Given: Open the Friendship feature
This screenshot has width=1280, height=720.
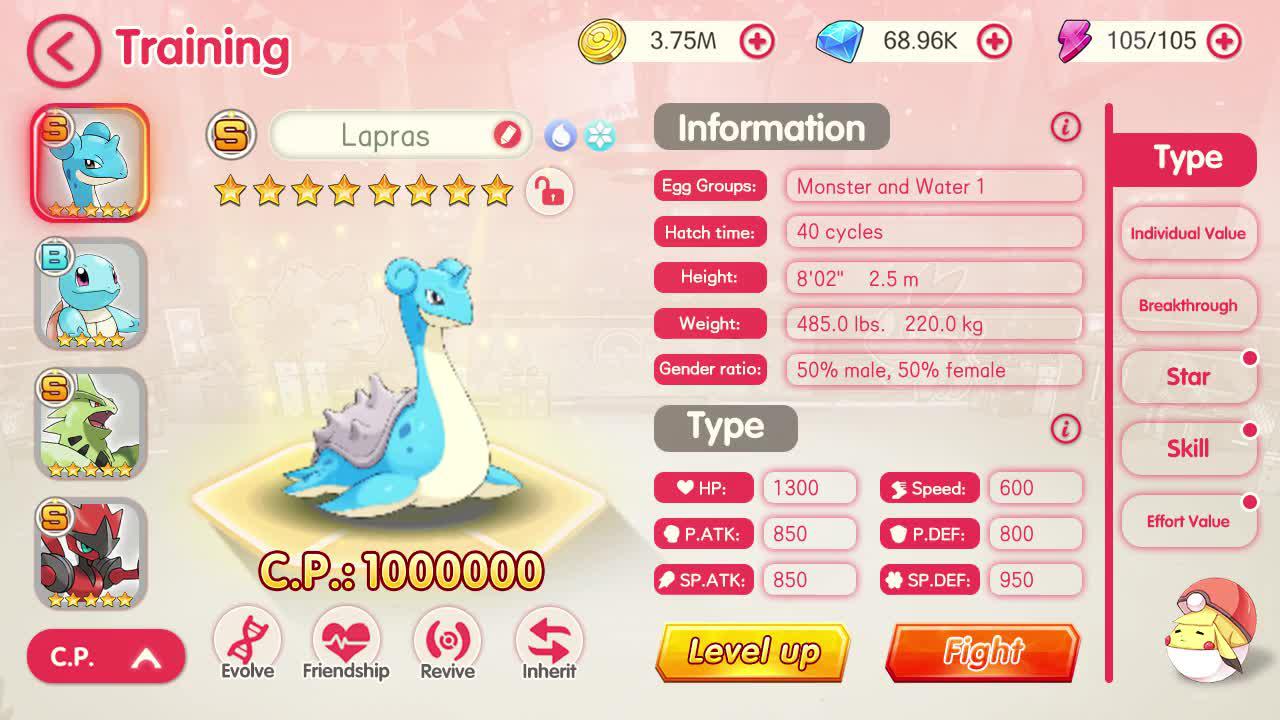Looking at the screenshot, I should [346, 640].
